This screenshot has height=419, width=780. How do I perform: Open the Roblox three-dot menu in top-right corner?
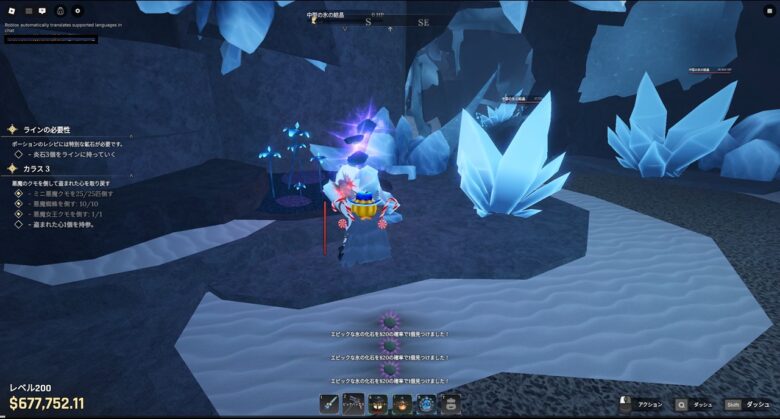point(768,10)
